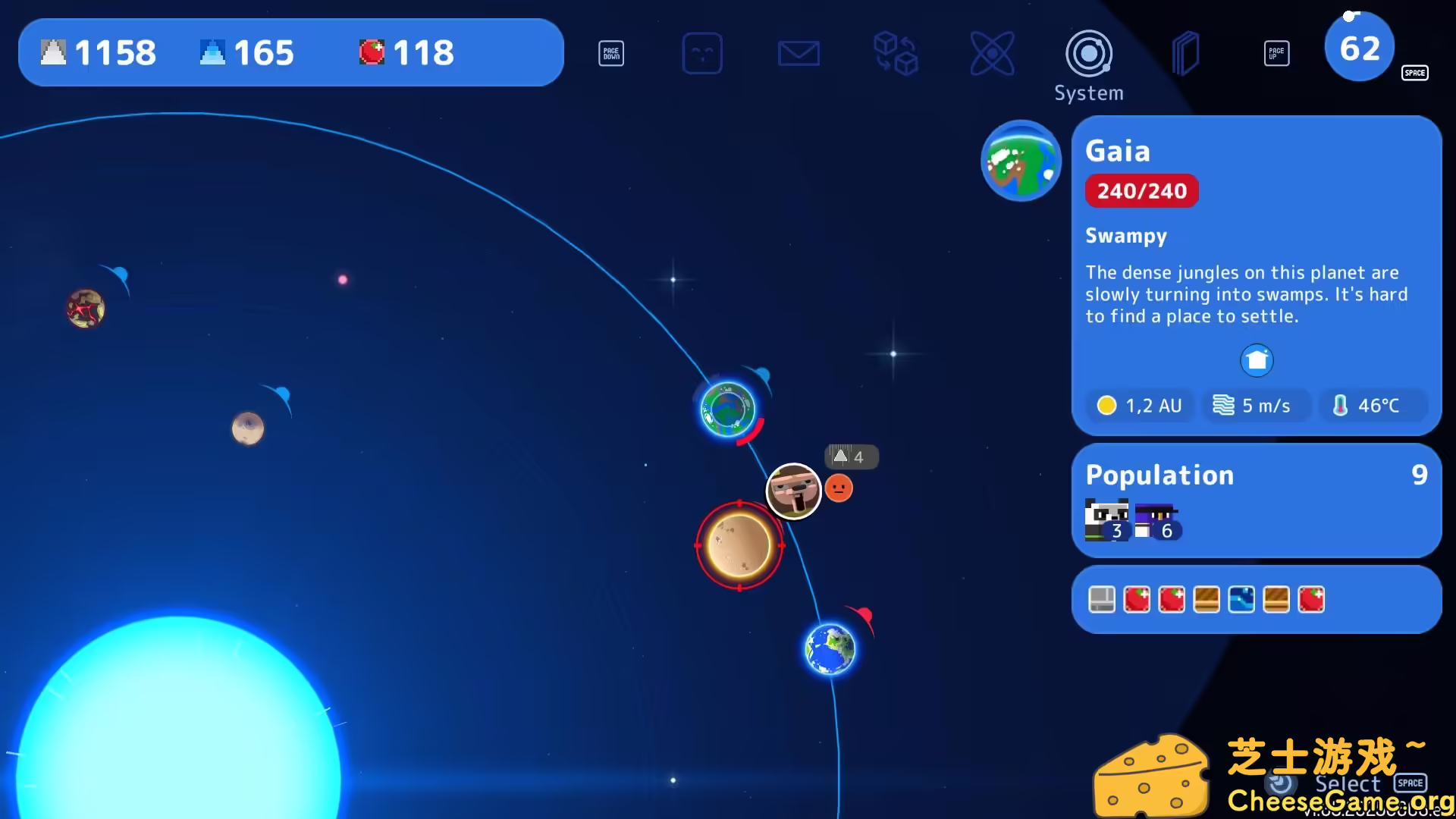Screen dimensions: 1456x819
Task: Click the 240/240 health badge on Gaia
Action: [1141, 190]
